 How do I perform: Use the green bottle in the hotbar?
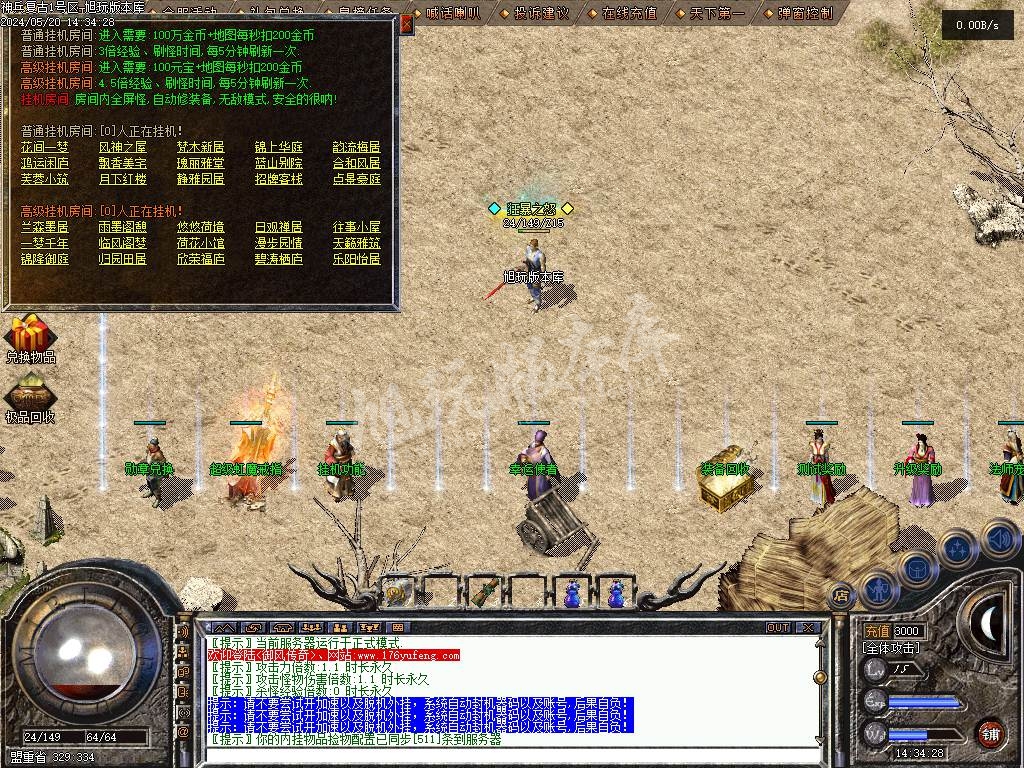[x=484, y=592]
